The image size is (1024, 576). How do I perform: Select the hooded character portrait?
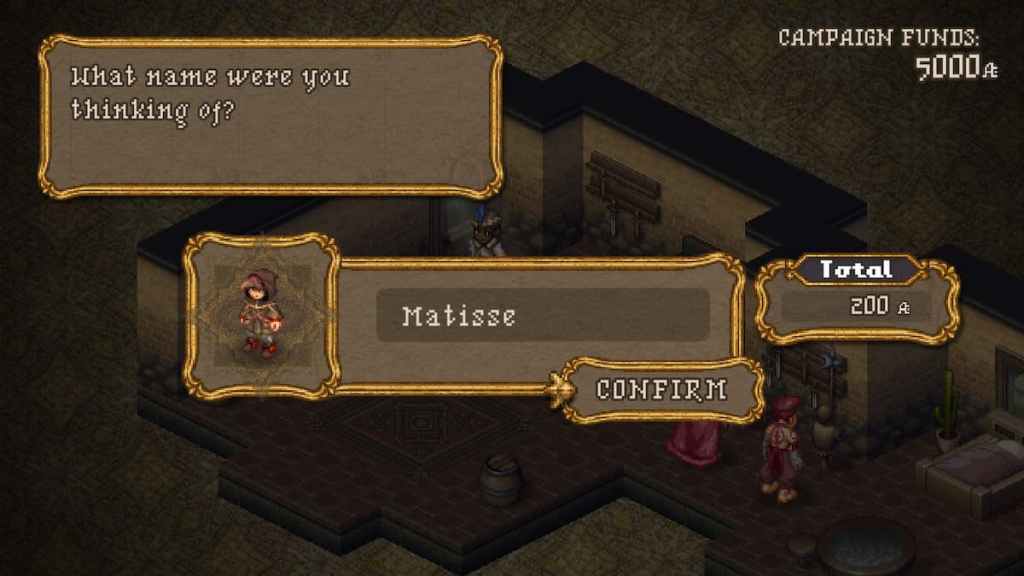point(263,314)
